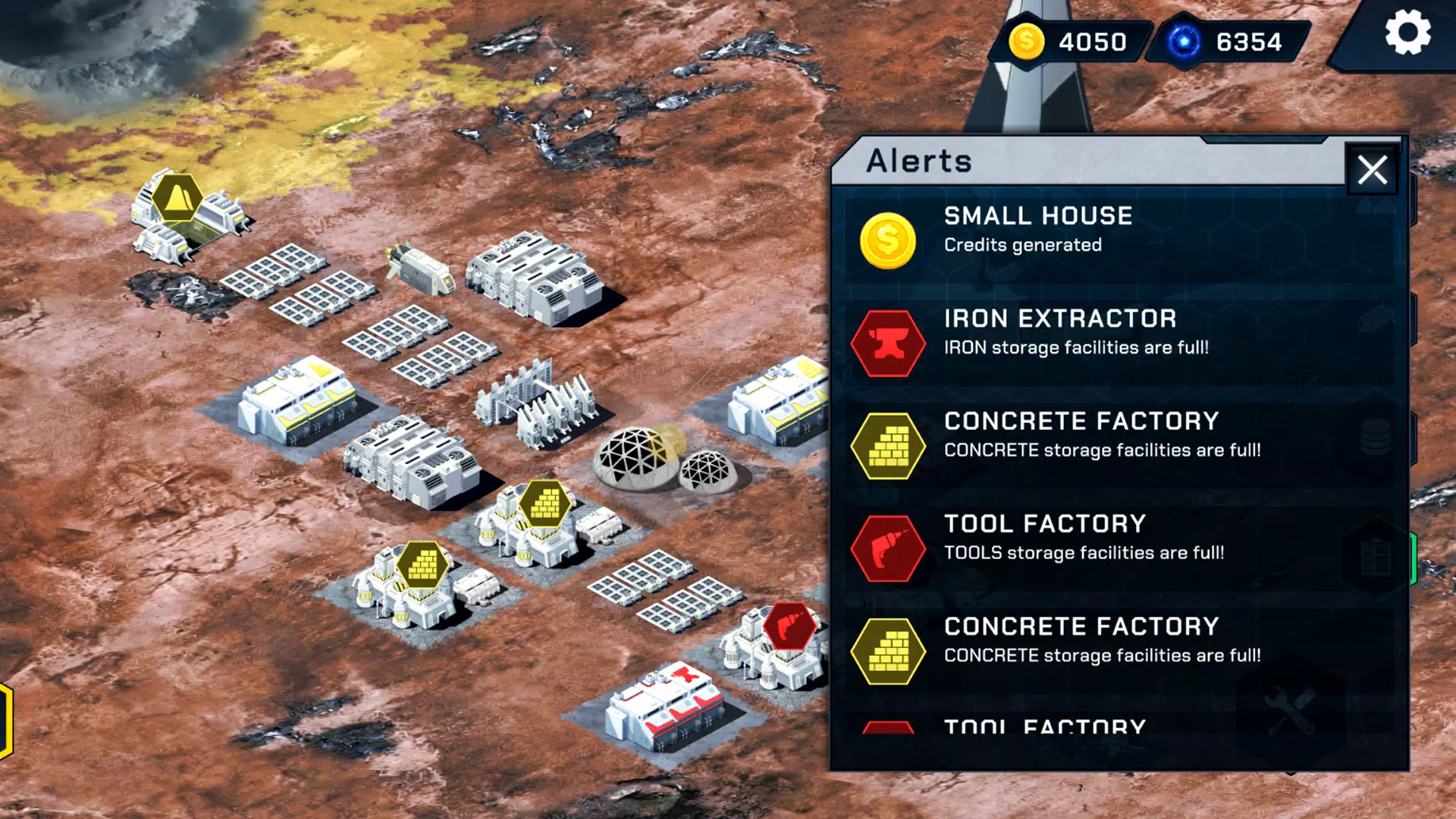Image resolution: width=1456 pixels, height=819 pixels.
Task: Close the Alerts panel
Action: point(1372,170)
